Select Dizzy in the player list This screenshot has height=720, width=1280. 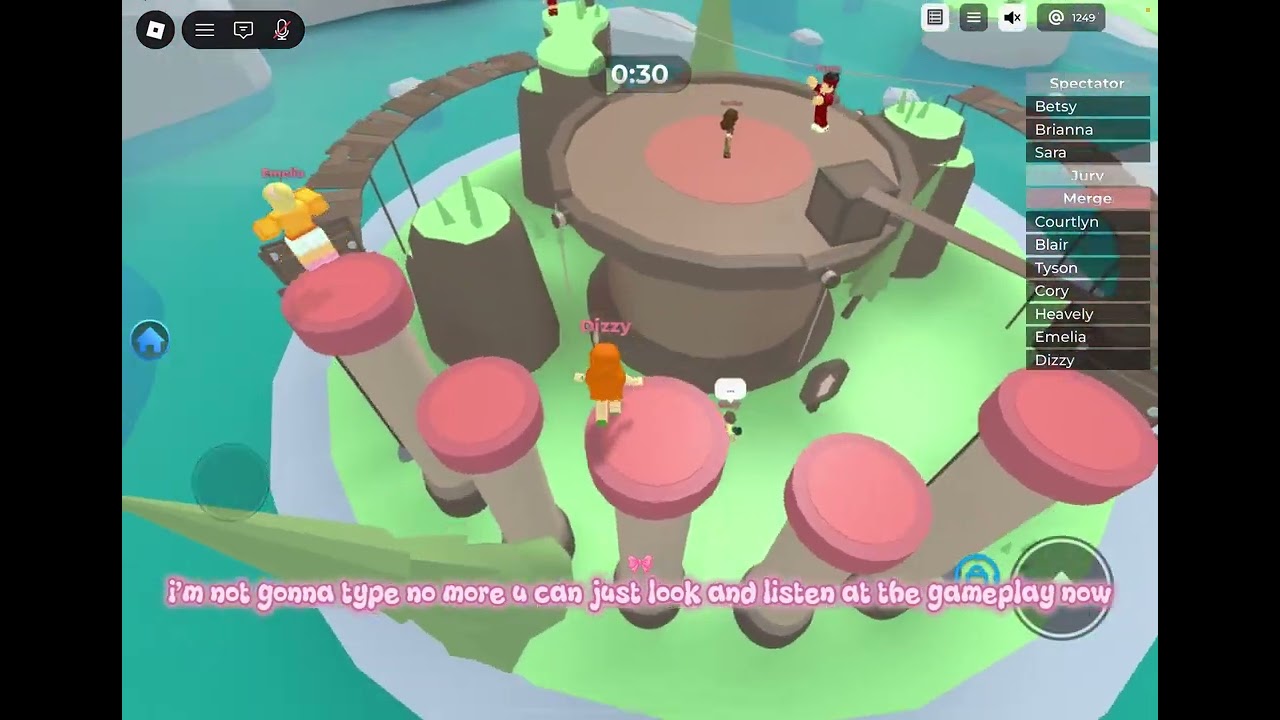pyautogui.click(x=1087, y=359)
